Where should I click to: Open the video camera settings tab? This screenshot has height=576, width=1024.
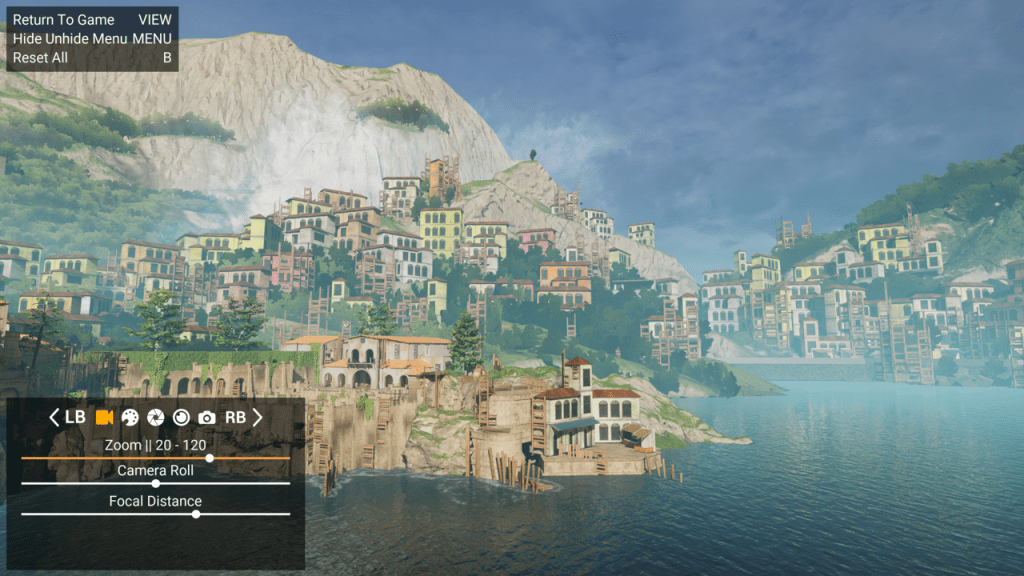104,417
